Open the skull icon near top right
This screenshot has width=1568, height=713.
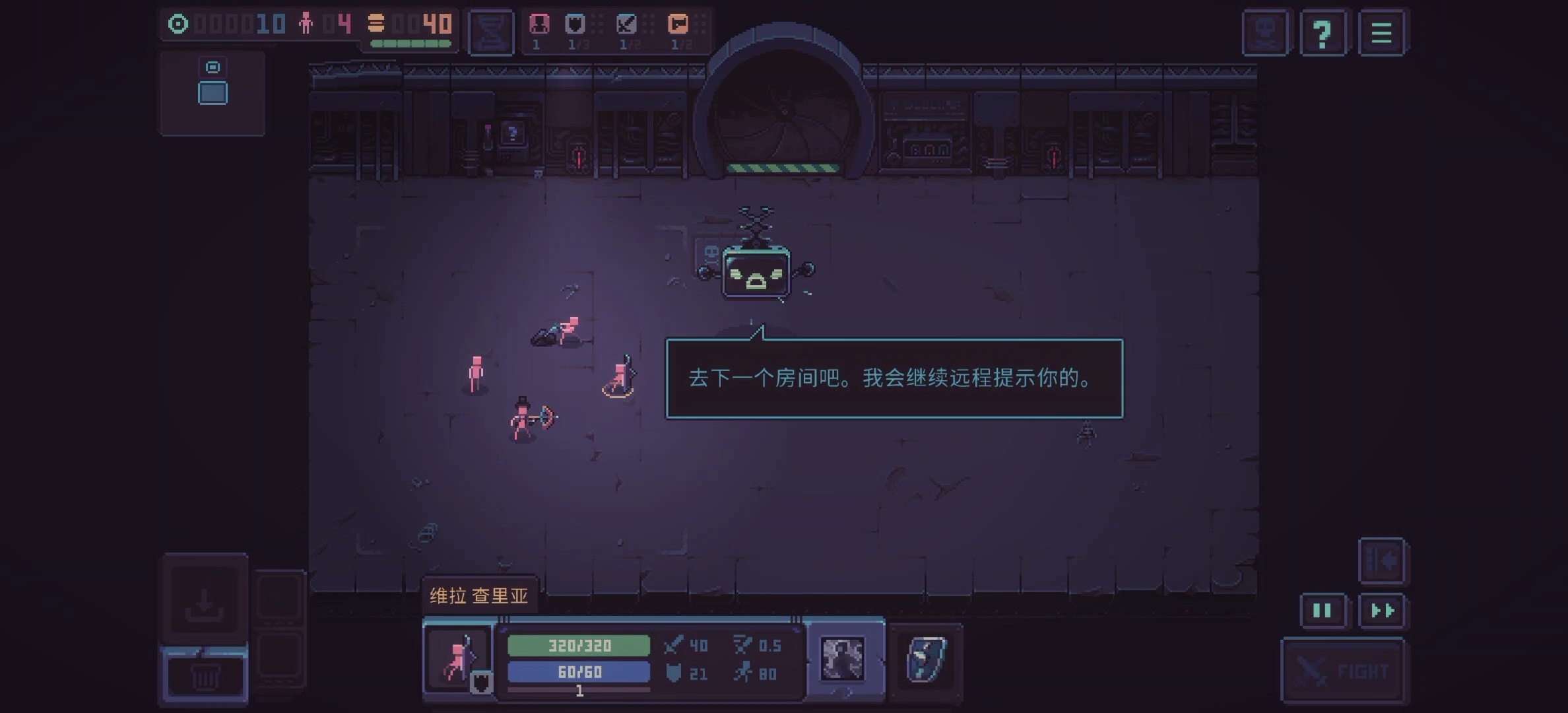(1265, 31)
